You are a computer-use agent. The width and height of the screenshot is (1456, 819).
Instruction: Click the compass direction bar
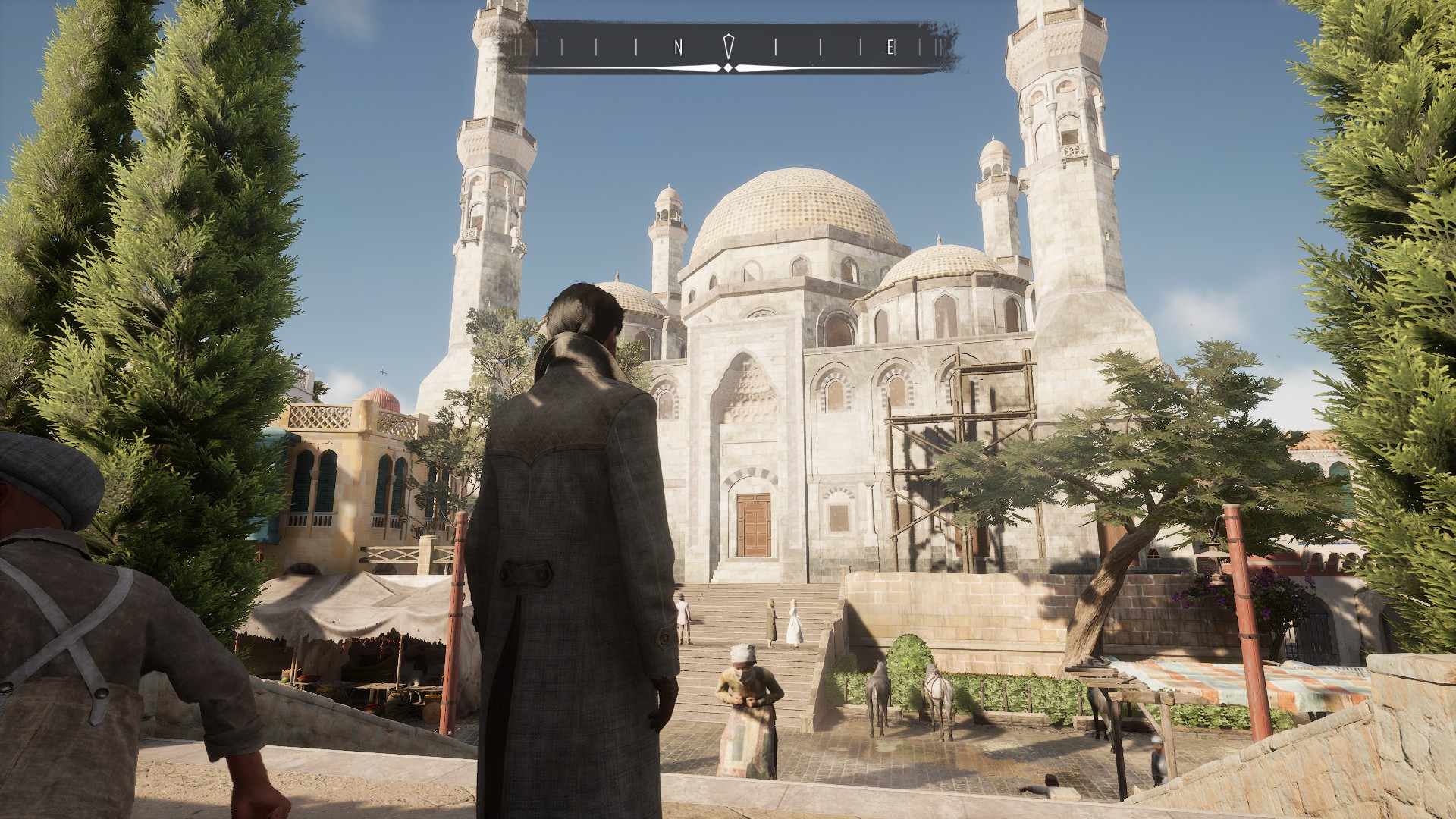coord(728,48)
